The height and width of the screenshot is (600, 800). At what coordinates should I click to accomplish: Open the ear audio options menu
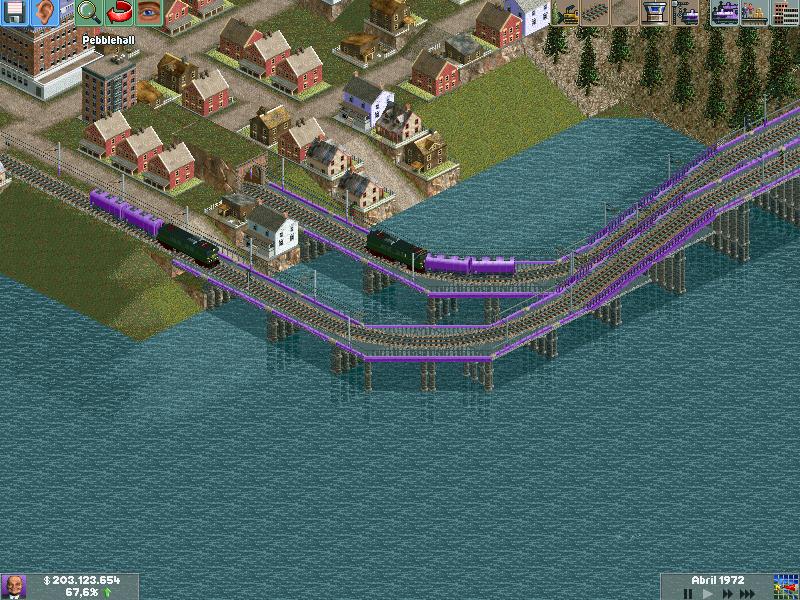coord(45,13)
